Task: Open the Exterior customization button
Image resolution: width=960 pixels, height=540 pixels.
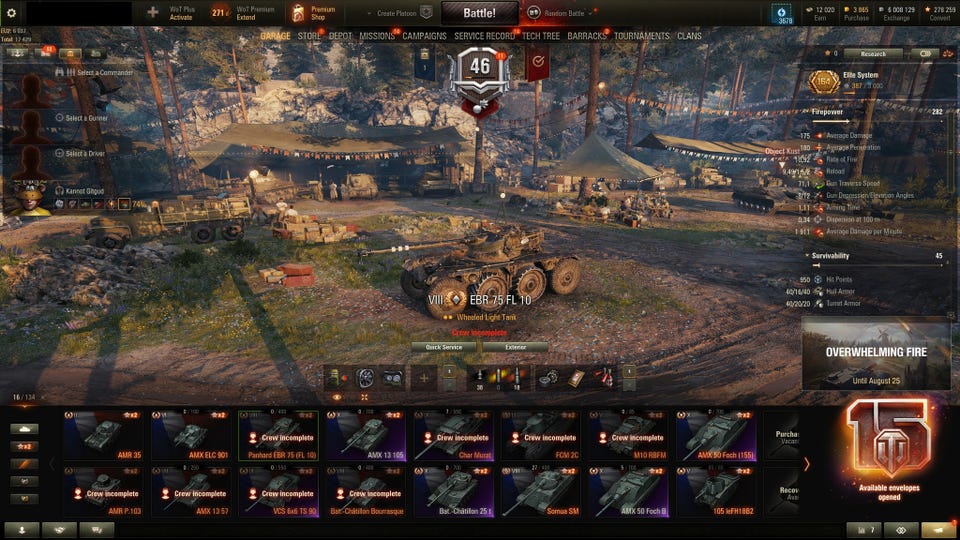Action: 515,347
